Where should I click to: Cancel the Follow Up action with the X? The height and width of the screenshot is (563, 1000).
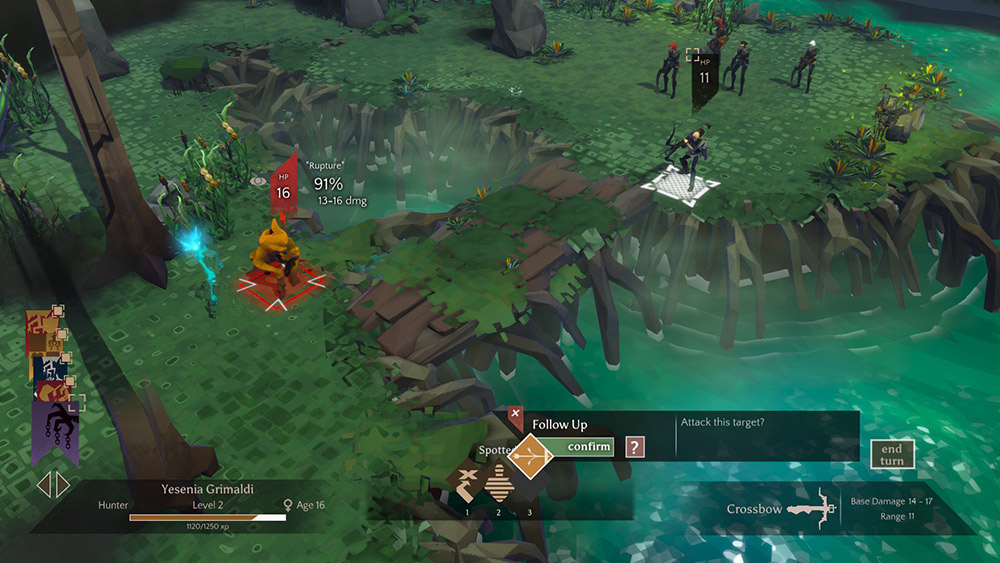pos(515,413)
